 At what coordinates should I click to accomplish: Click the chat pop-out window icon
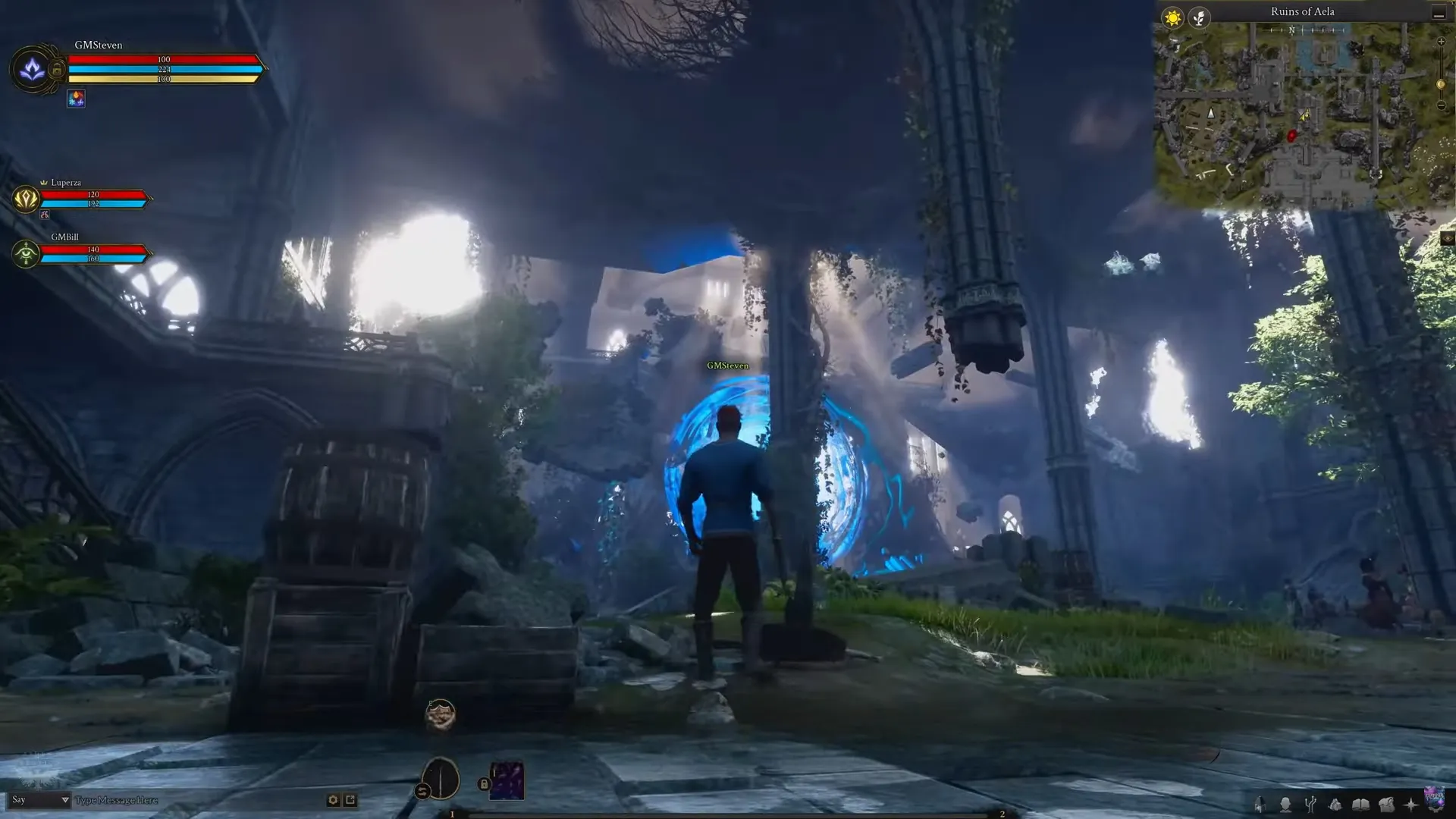click(x=351, y=799)
